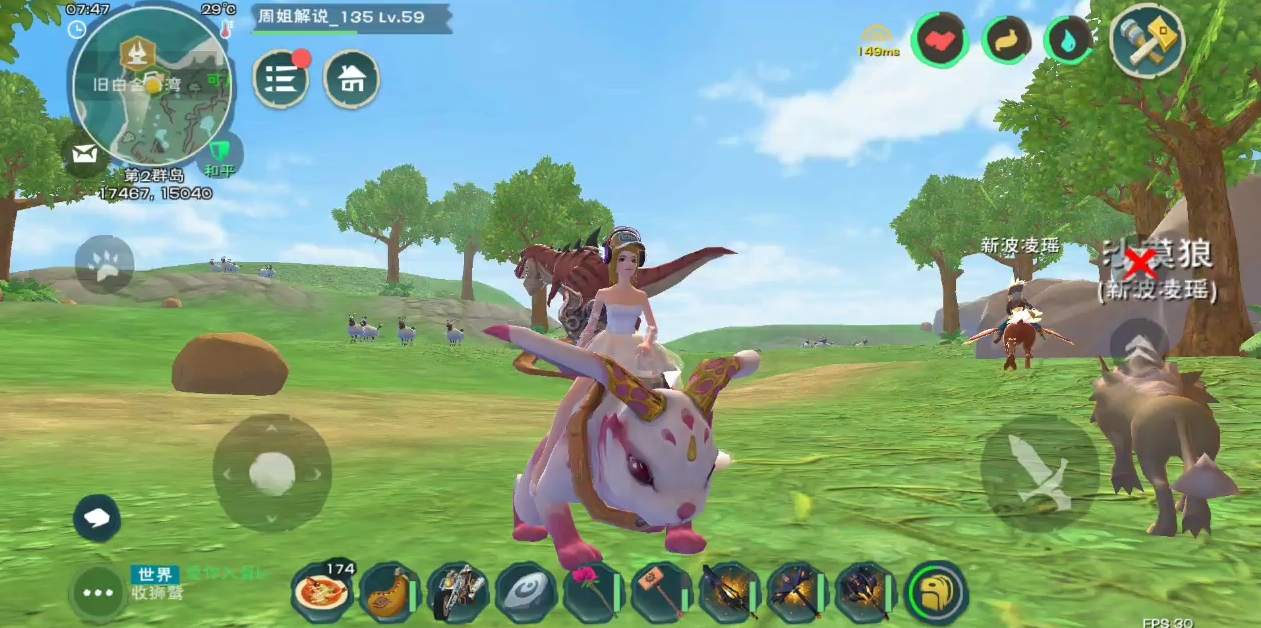Tap the paw print pet button
Image resolution: width=1261 pixels, height=628 pixels.
104,265
